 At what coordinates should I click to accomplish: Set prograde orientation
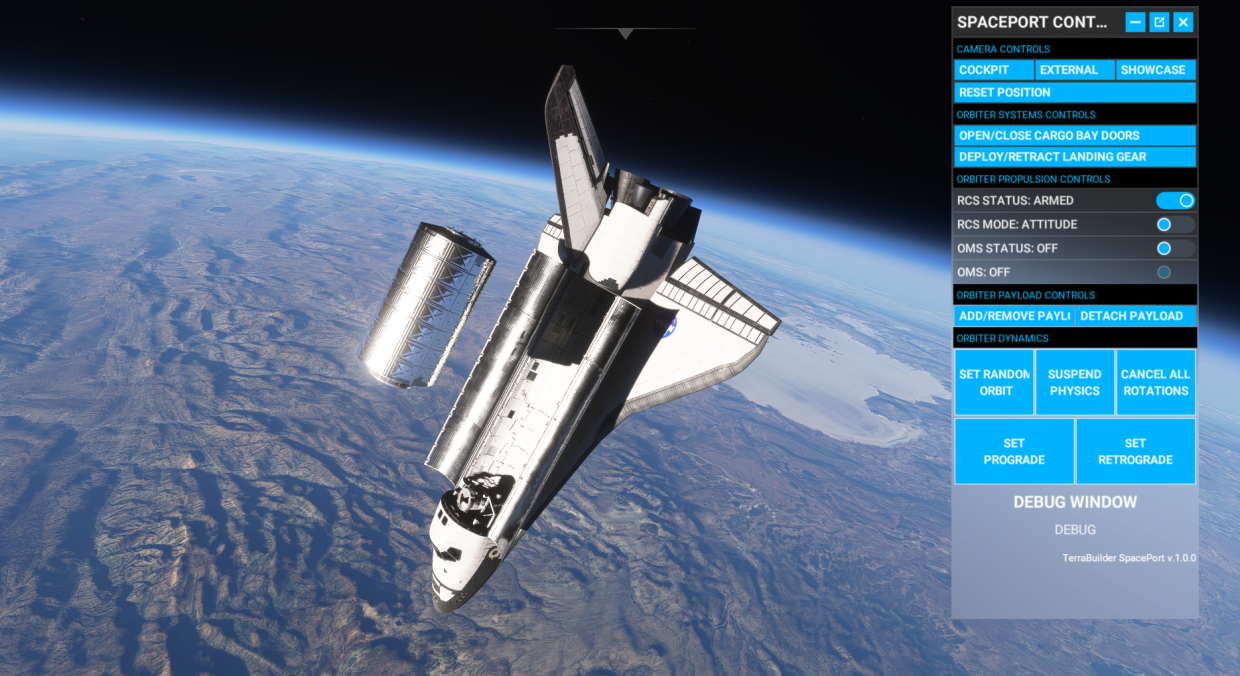1014,451
